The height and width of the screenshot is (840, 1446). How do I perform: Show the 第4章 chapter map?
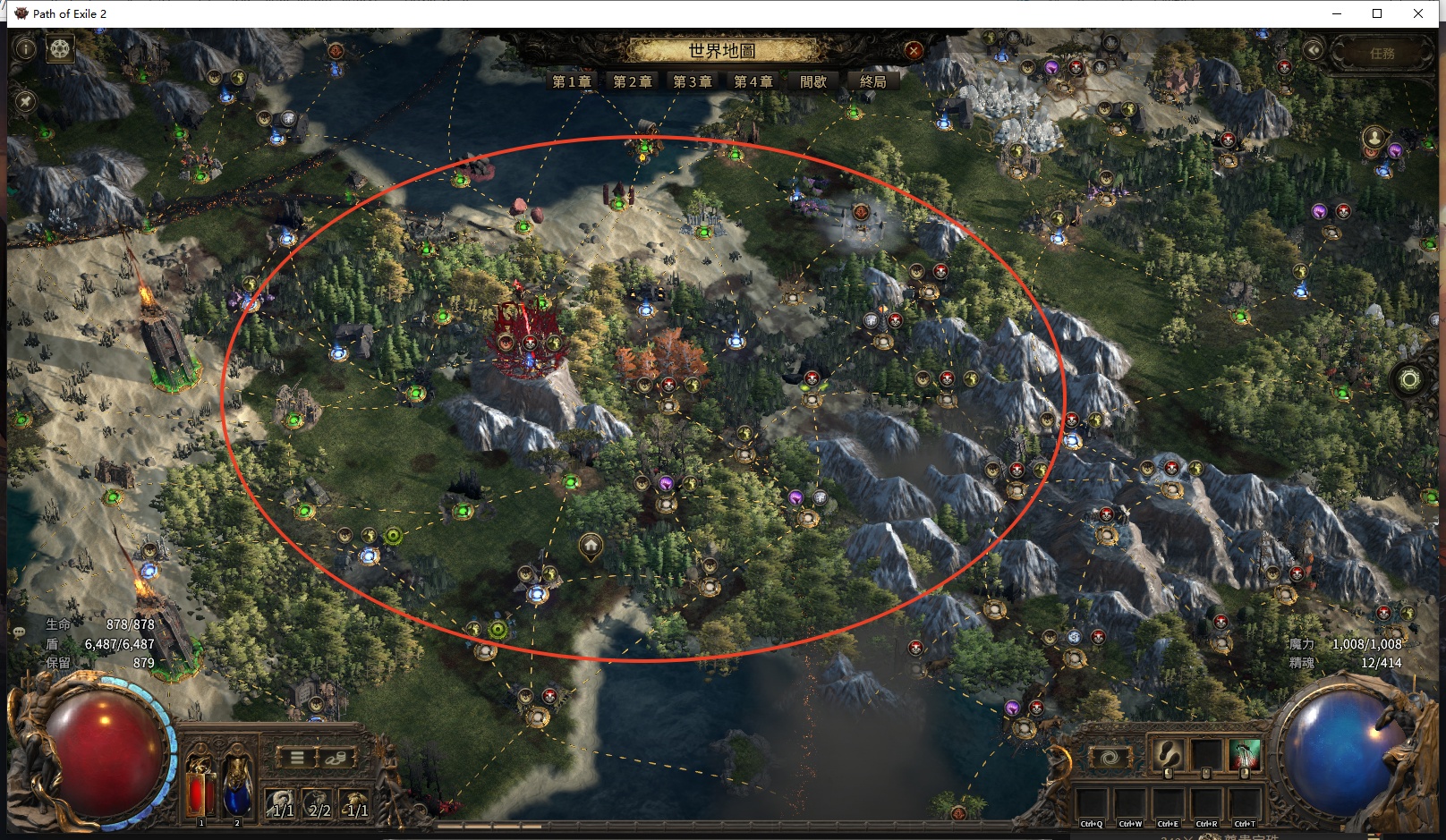753,81
